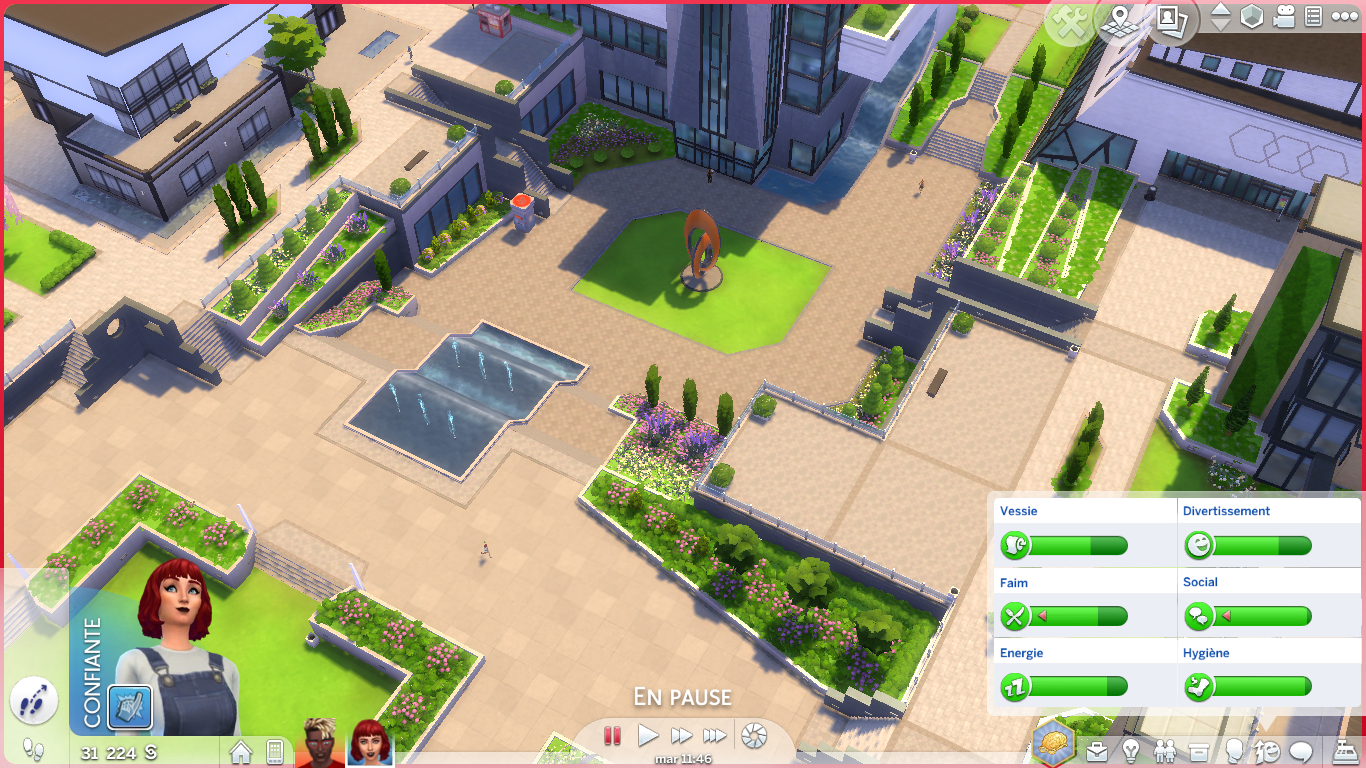Open camera controls with the video camera icon

[1284, 17]
